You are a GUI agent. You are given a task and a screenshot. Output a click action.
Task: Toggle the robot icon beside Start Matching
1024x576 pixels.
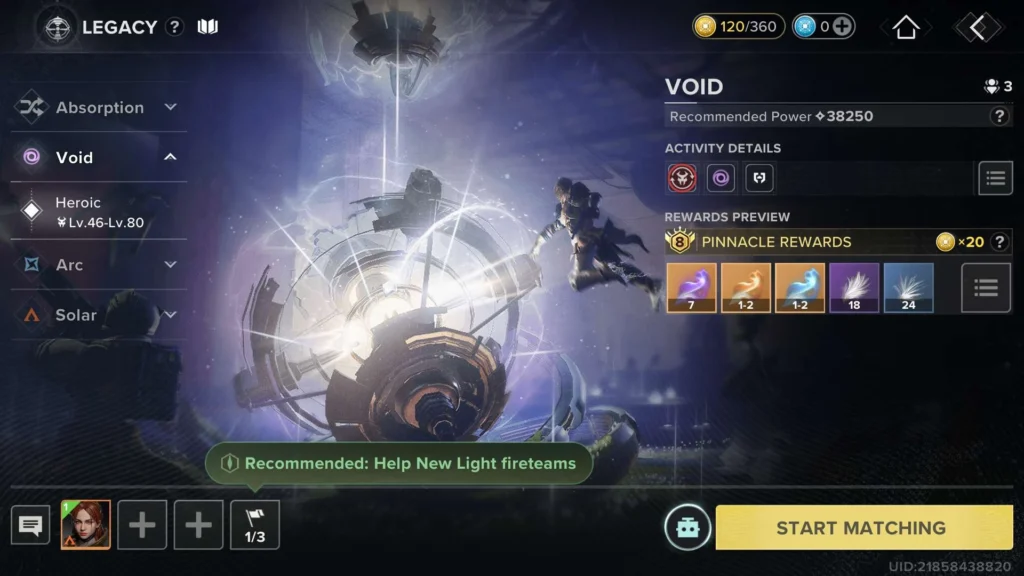(687, 527)
